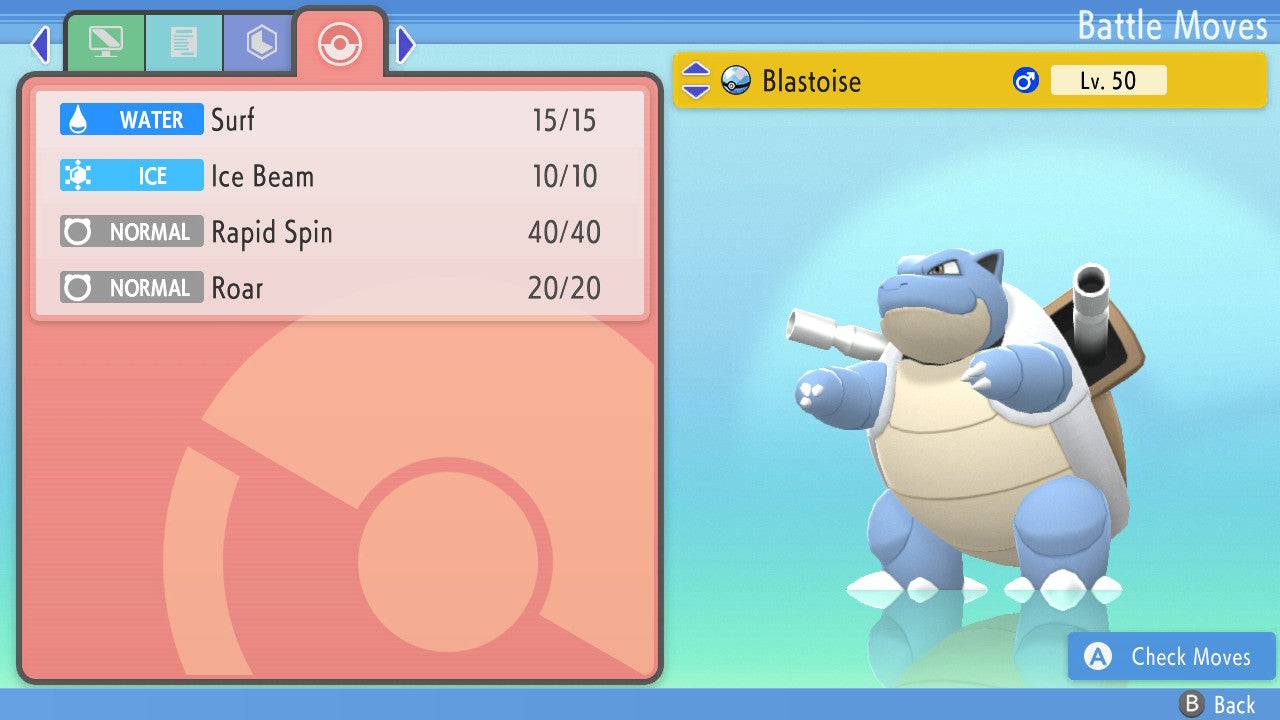
Task: Select the Rapid Spin move row
Action: [340, 232]
